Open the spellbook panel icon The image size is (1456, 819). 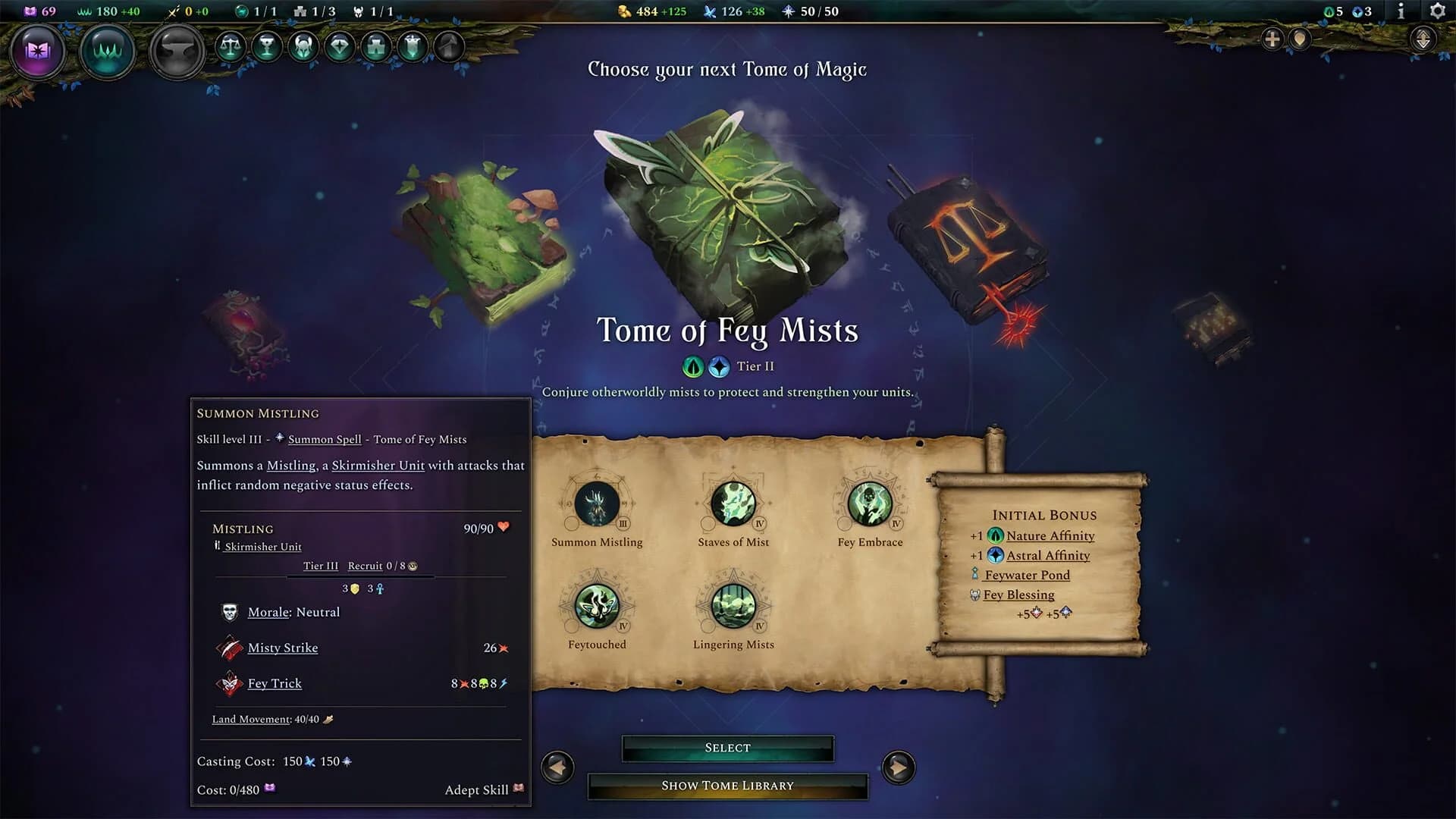37,52
